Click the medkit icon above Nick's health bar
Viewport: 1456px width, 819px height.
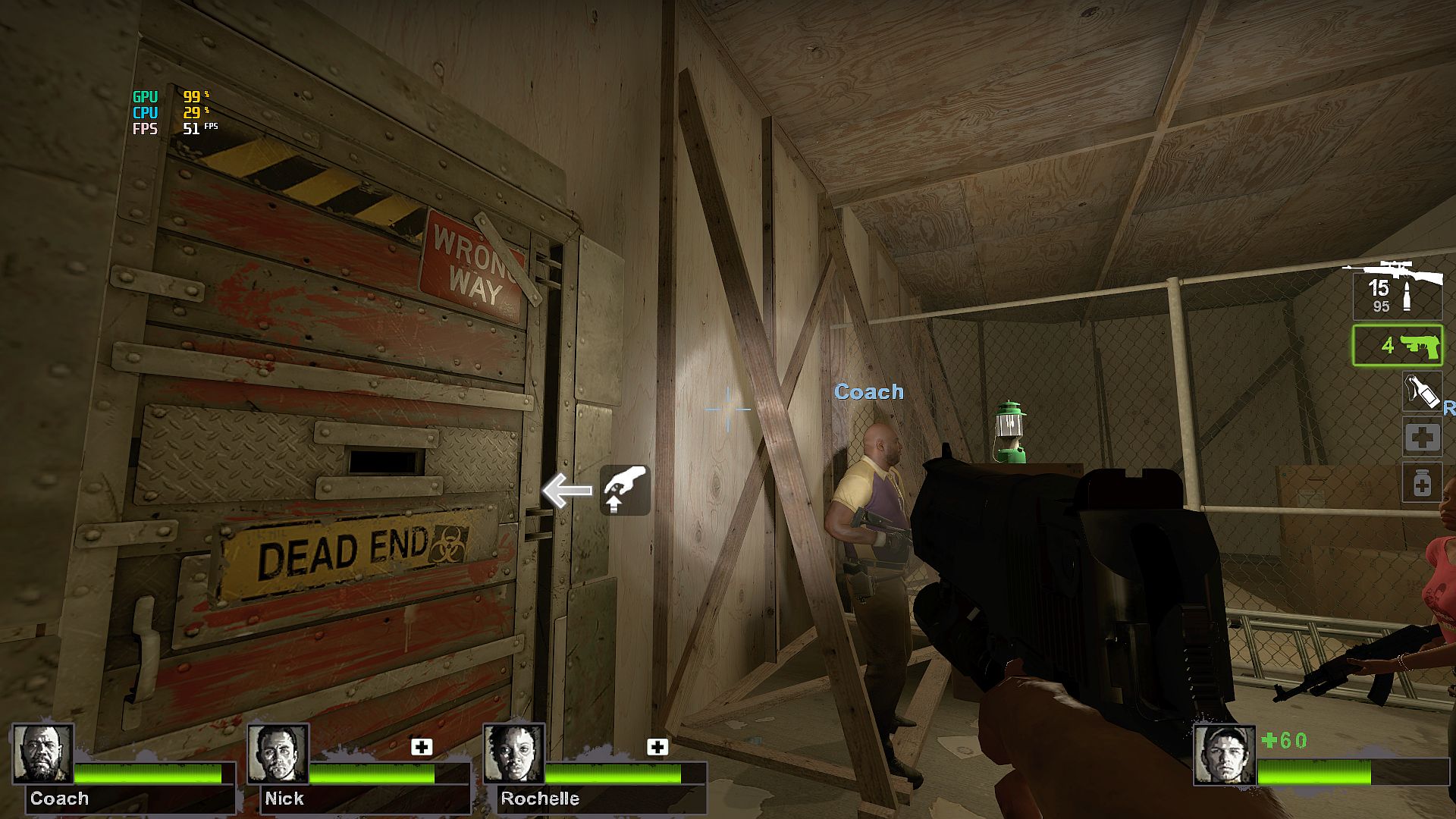tap(422, 747)
